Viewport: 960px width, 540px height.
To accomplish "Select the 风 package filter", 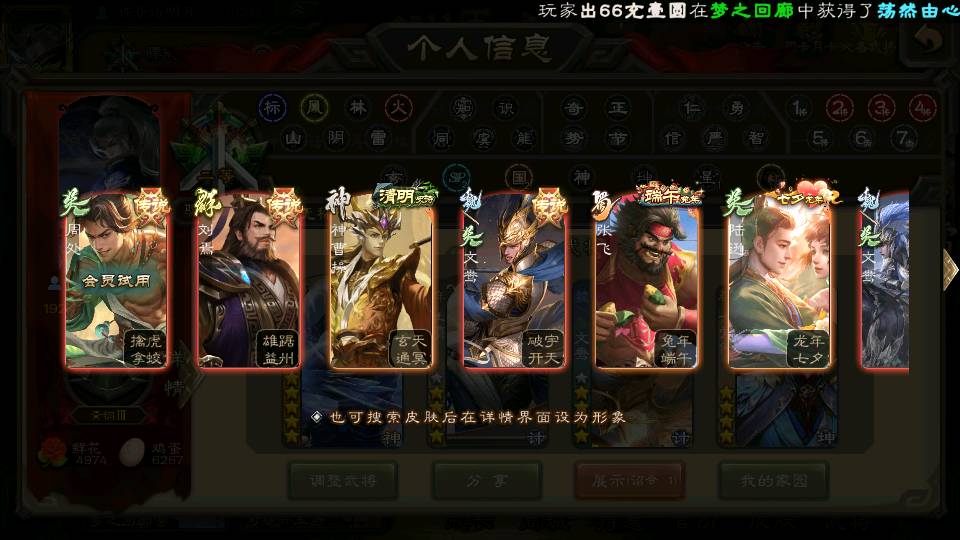I will tap(314, 108).
